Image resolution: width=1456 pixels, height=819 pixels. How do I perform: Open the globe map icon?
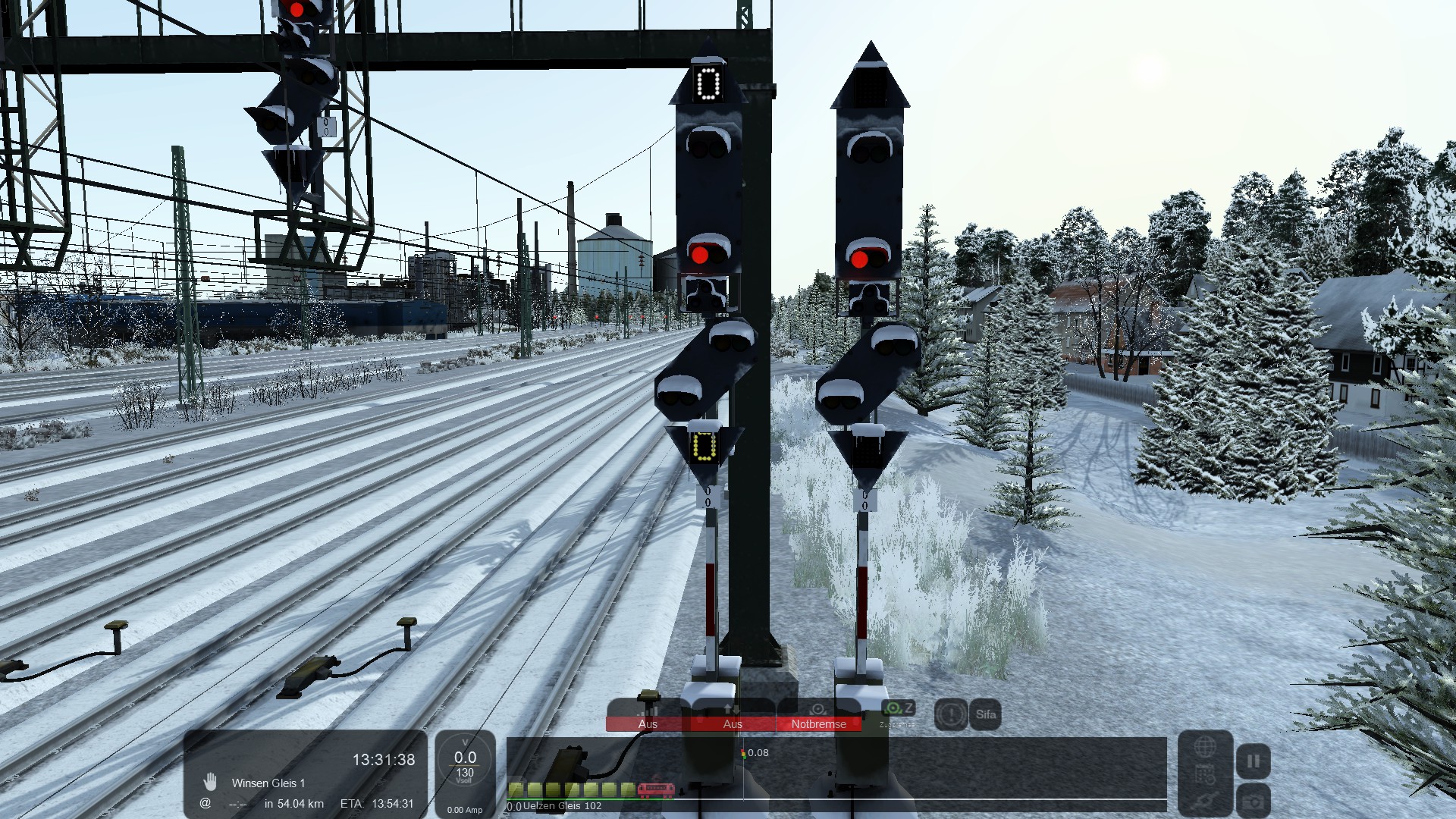click(x=1205, y=747)
